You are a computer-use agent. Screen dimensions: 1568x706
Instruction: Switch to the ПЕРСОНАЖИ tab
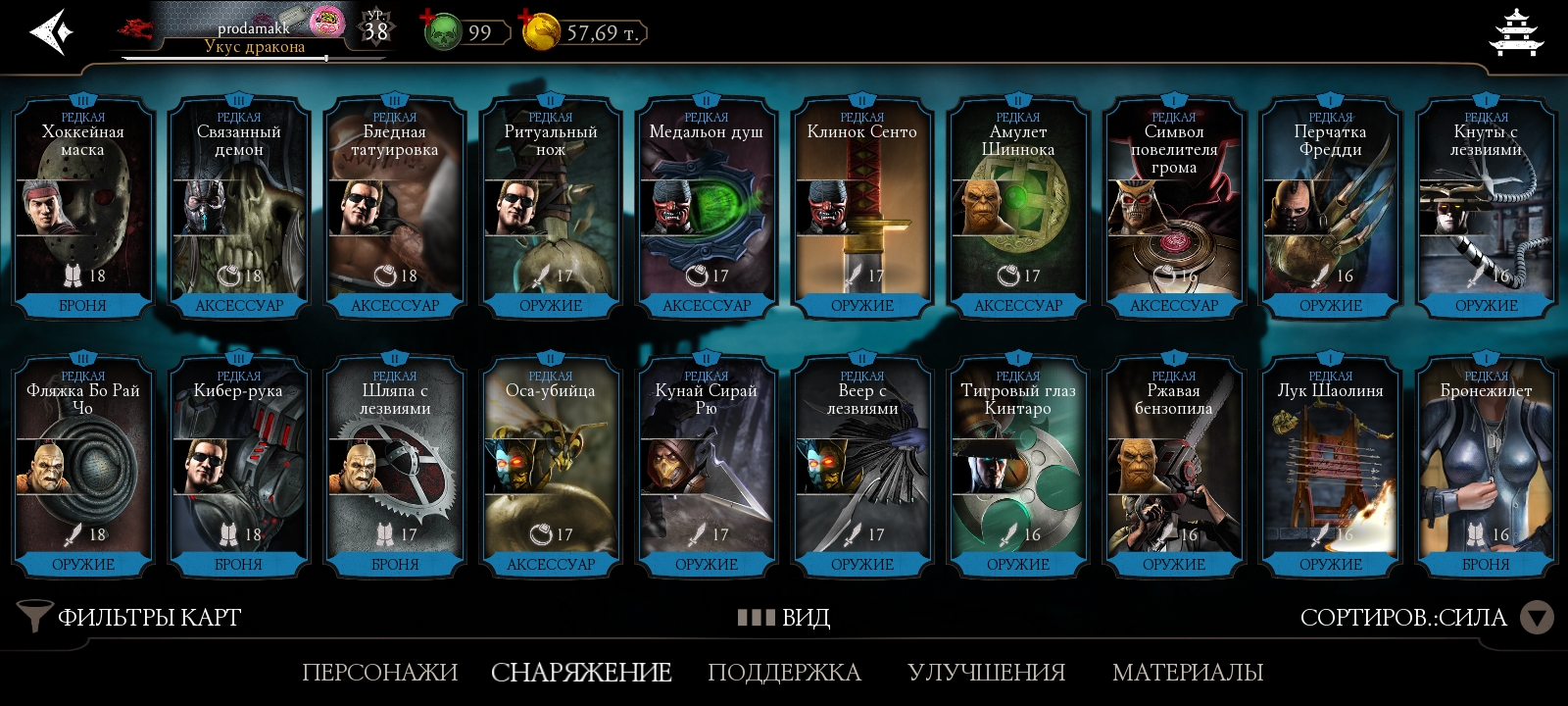[379, 672]
